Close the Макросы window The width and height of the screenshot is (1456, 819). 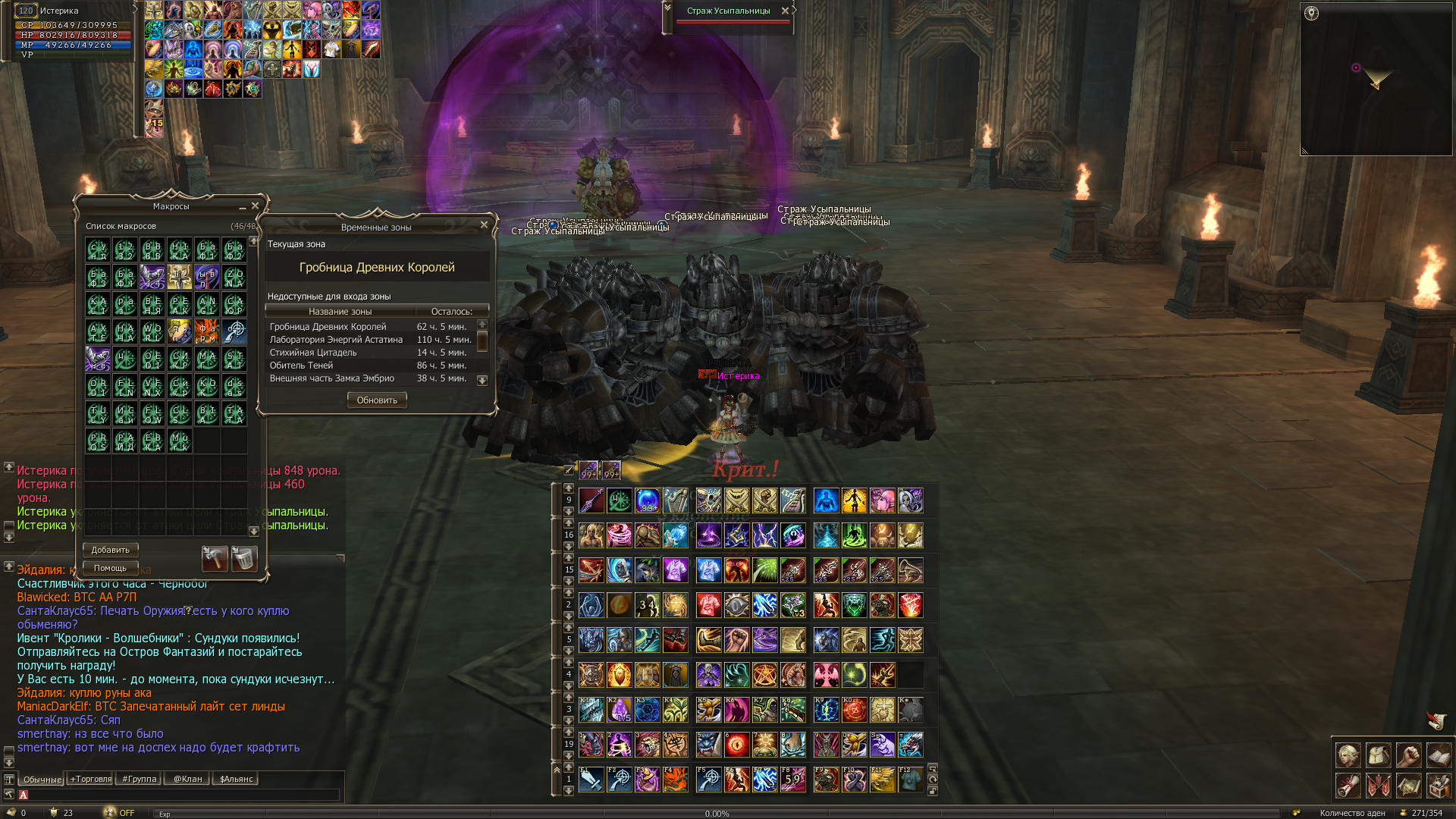coord(256,206)
